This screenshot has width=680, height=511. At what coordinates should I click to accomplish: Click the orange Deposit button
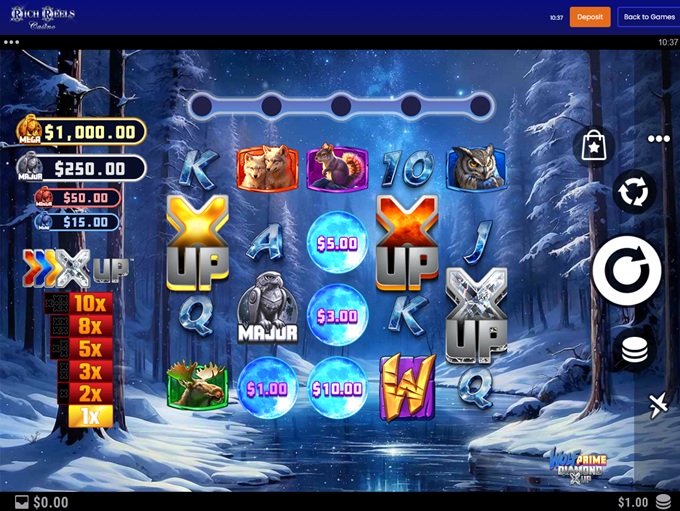pyautogui.click(x=590, y=17)
